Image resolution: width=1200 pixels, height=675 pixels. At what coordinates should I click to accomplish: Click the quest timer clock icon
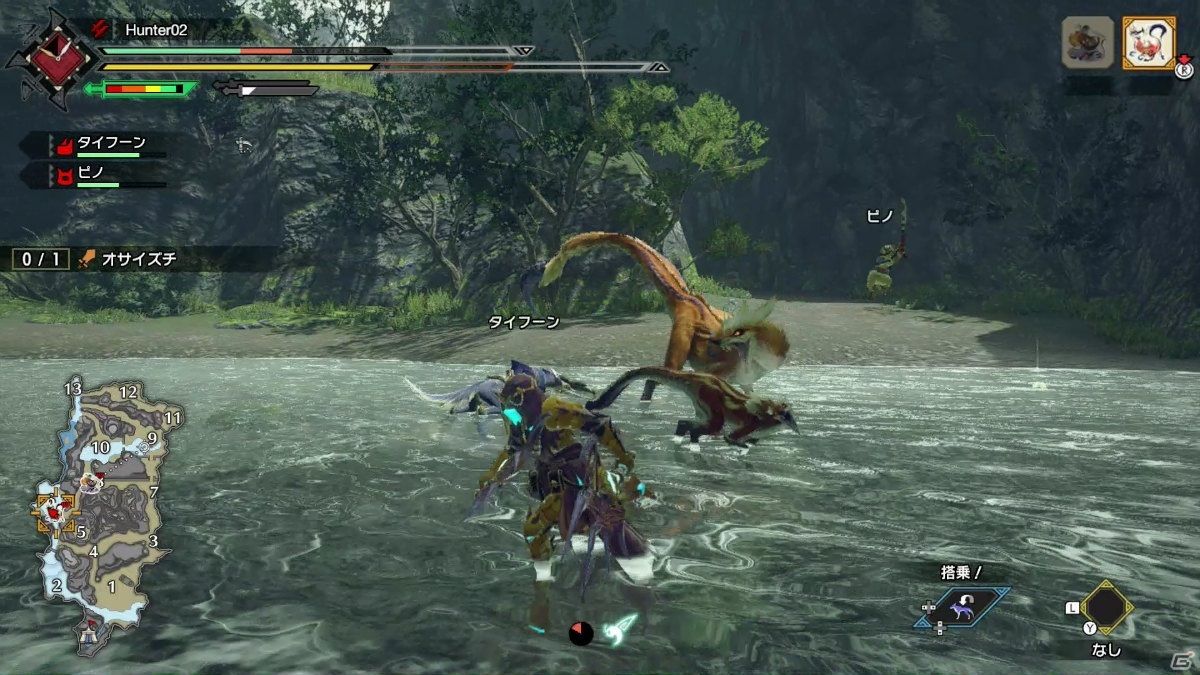click(x=47, y=57)
